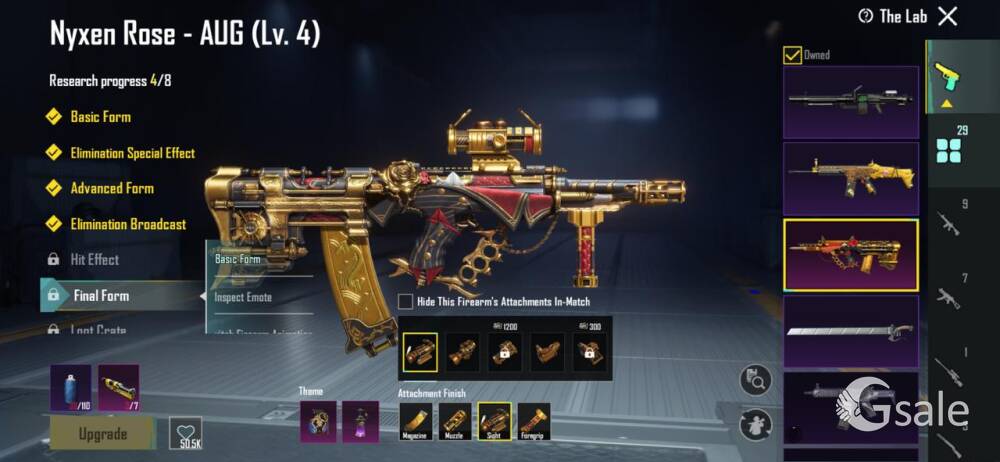
Task: View the Hit Effect research stage
Action: [x=94, y=260]
